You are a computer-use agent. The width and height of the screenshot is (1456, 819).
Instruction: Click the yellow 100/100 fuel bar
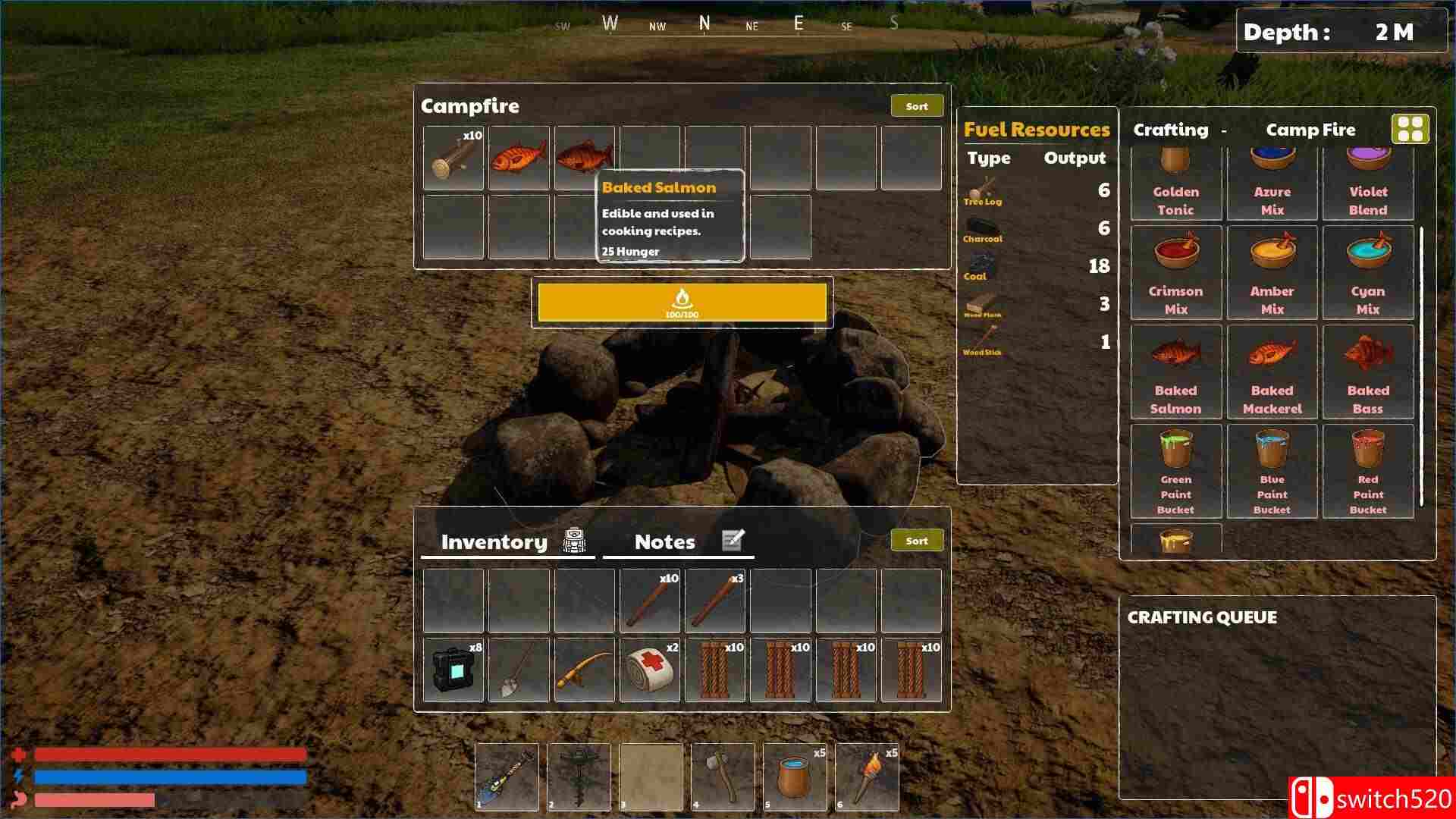681,303
